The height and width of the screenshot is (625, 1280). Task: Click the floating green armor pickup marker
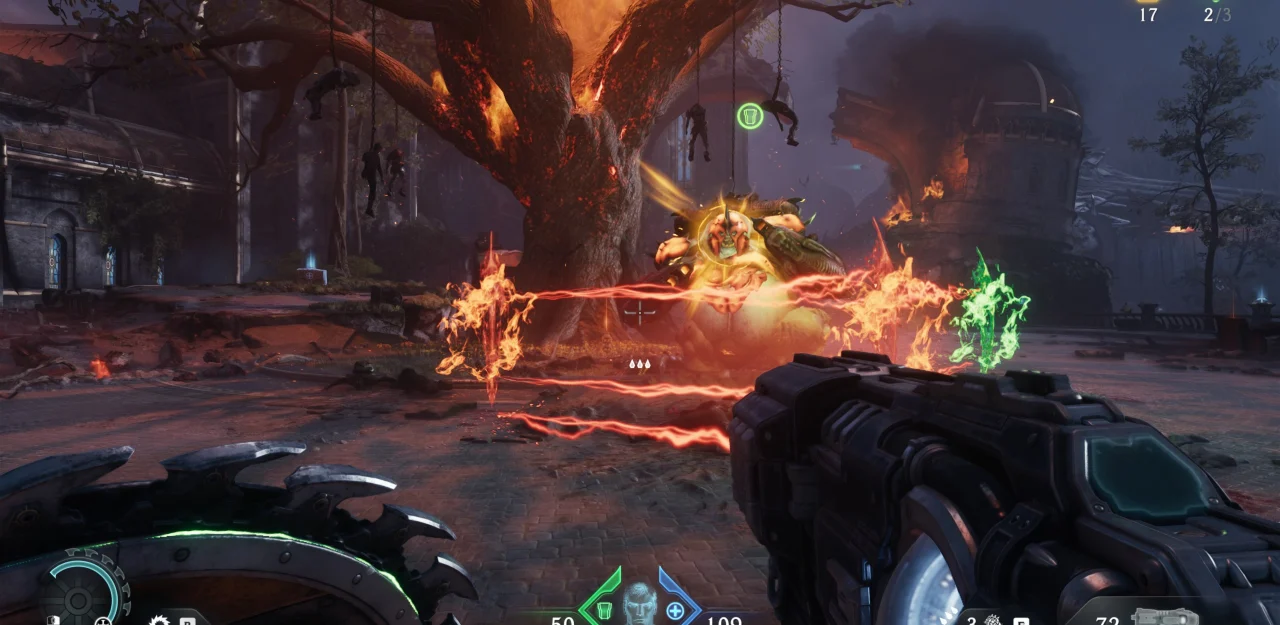[x=750, y=116]
